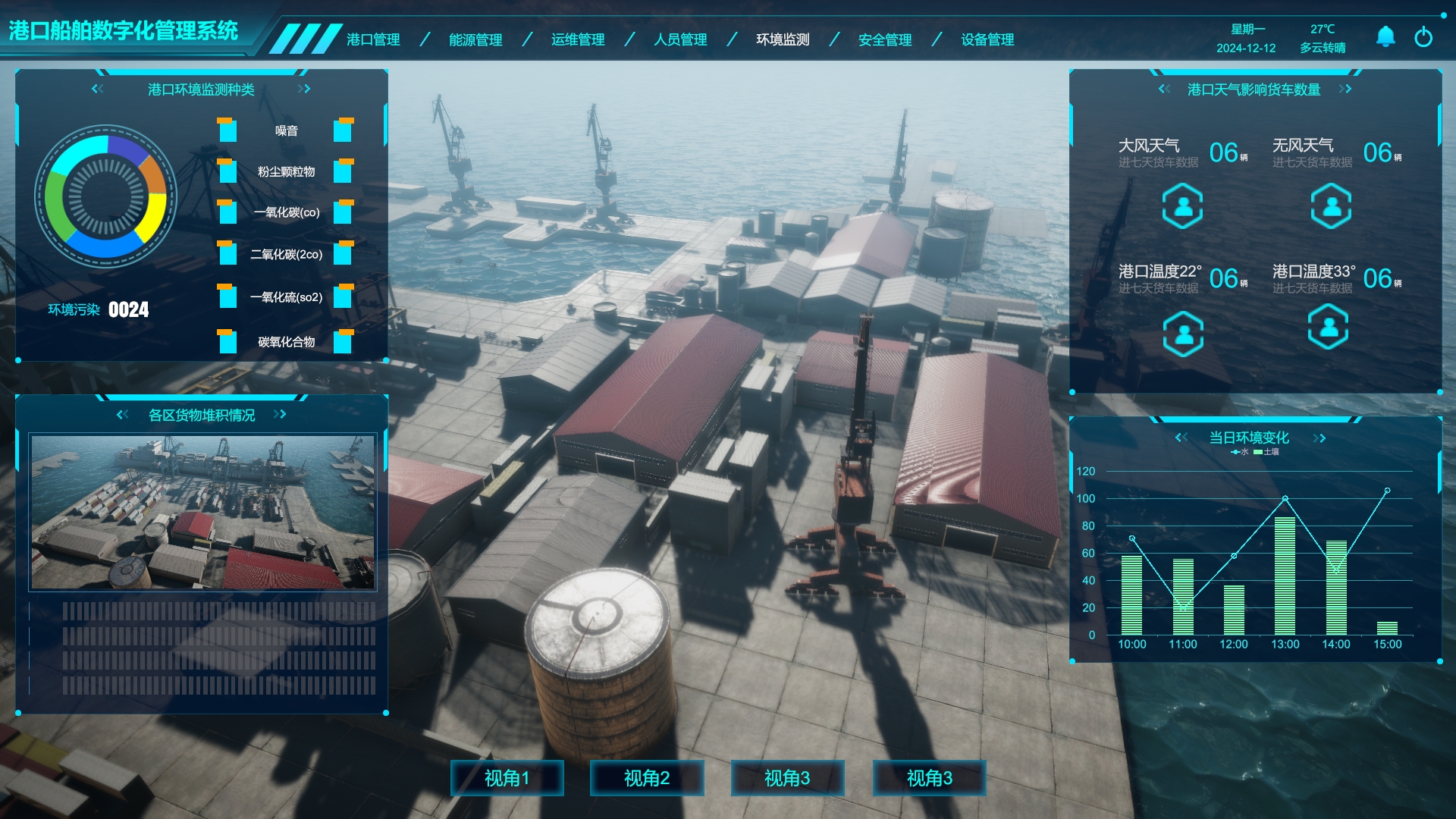Viewport: 1456px width, 819px height.
Task: Click the user icon under 港口温度33°
Action: [x=1328, y=327]
